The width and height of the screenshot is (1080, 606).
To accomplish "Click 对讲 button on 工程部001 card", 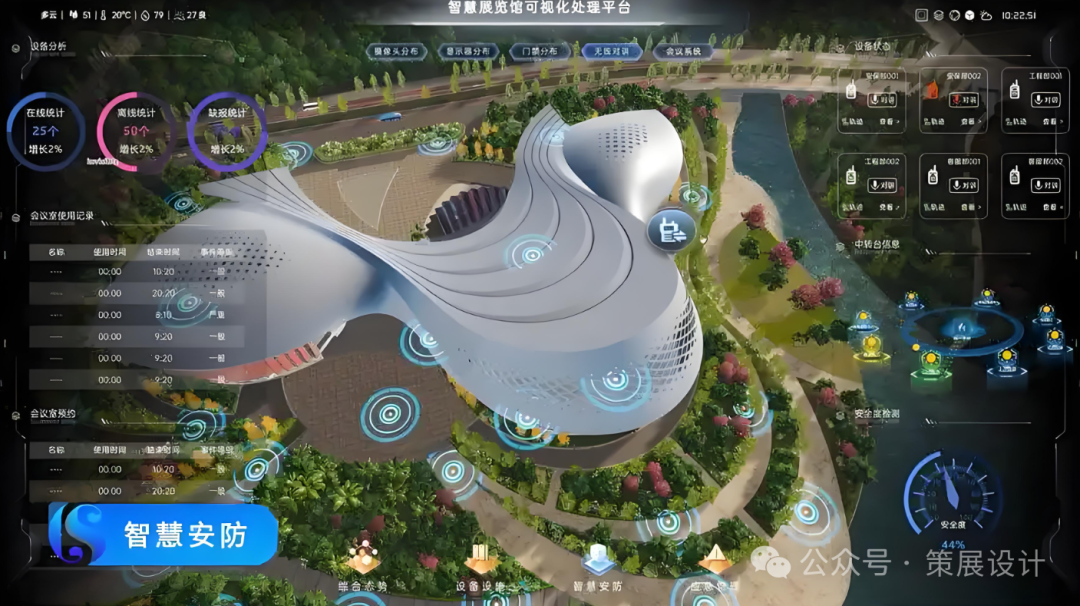I will (x=1045, y=99).
